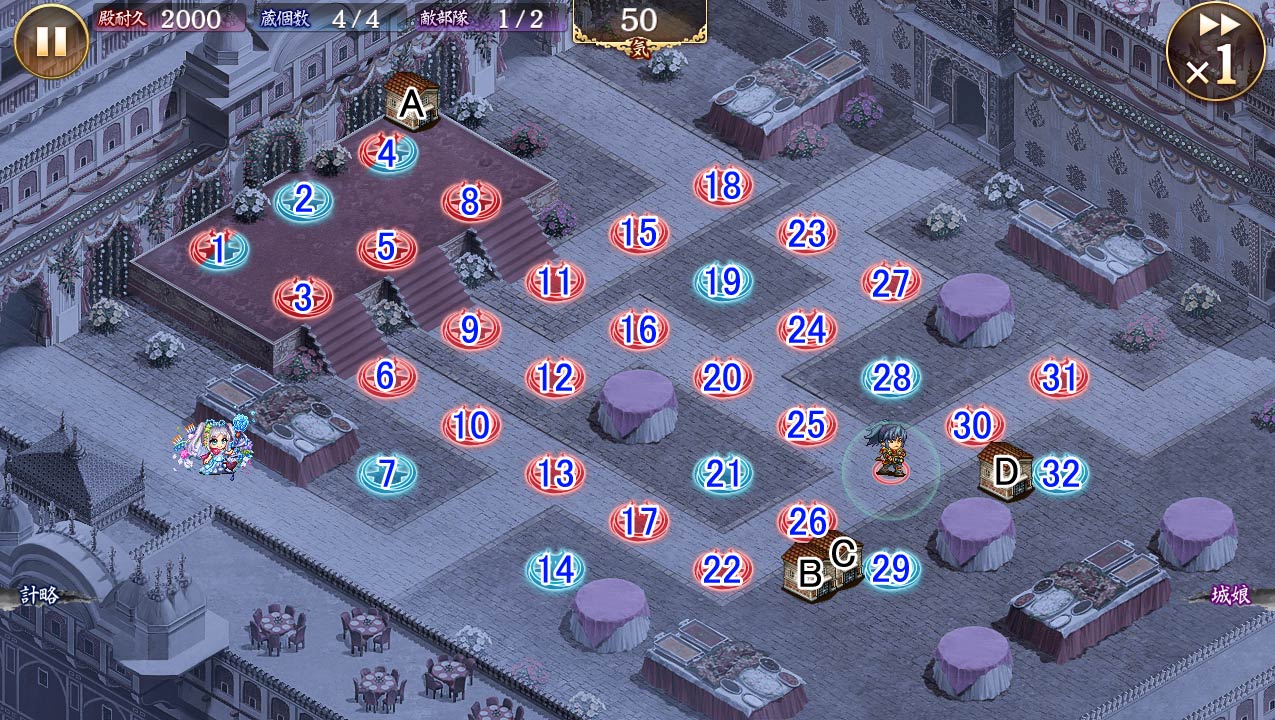Open the 計略 strategy panel
1275x720 pixels.
40,596
